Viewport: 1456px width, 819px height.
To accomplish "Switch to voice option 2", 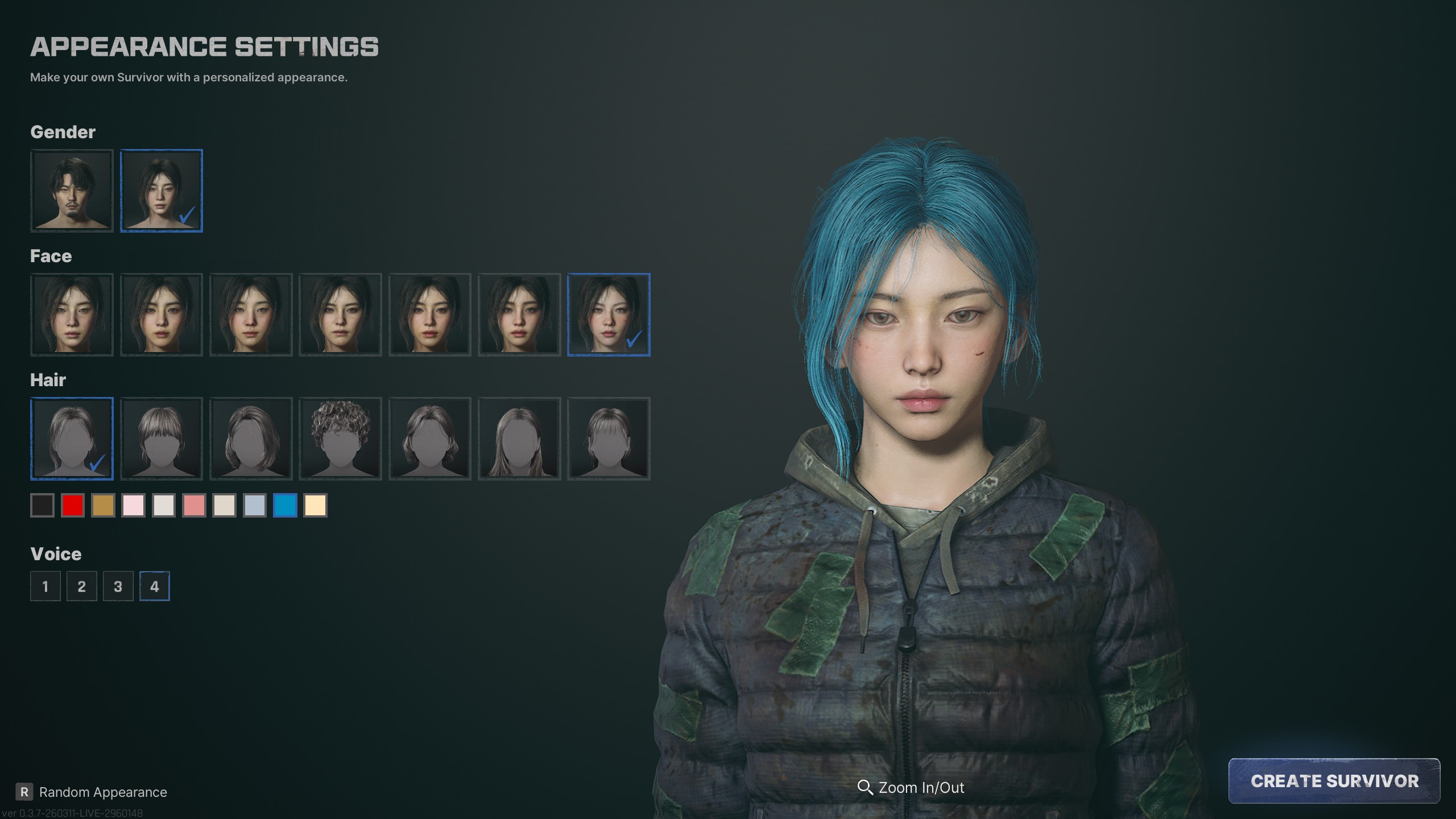I will 82,586.
